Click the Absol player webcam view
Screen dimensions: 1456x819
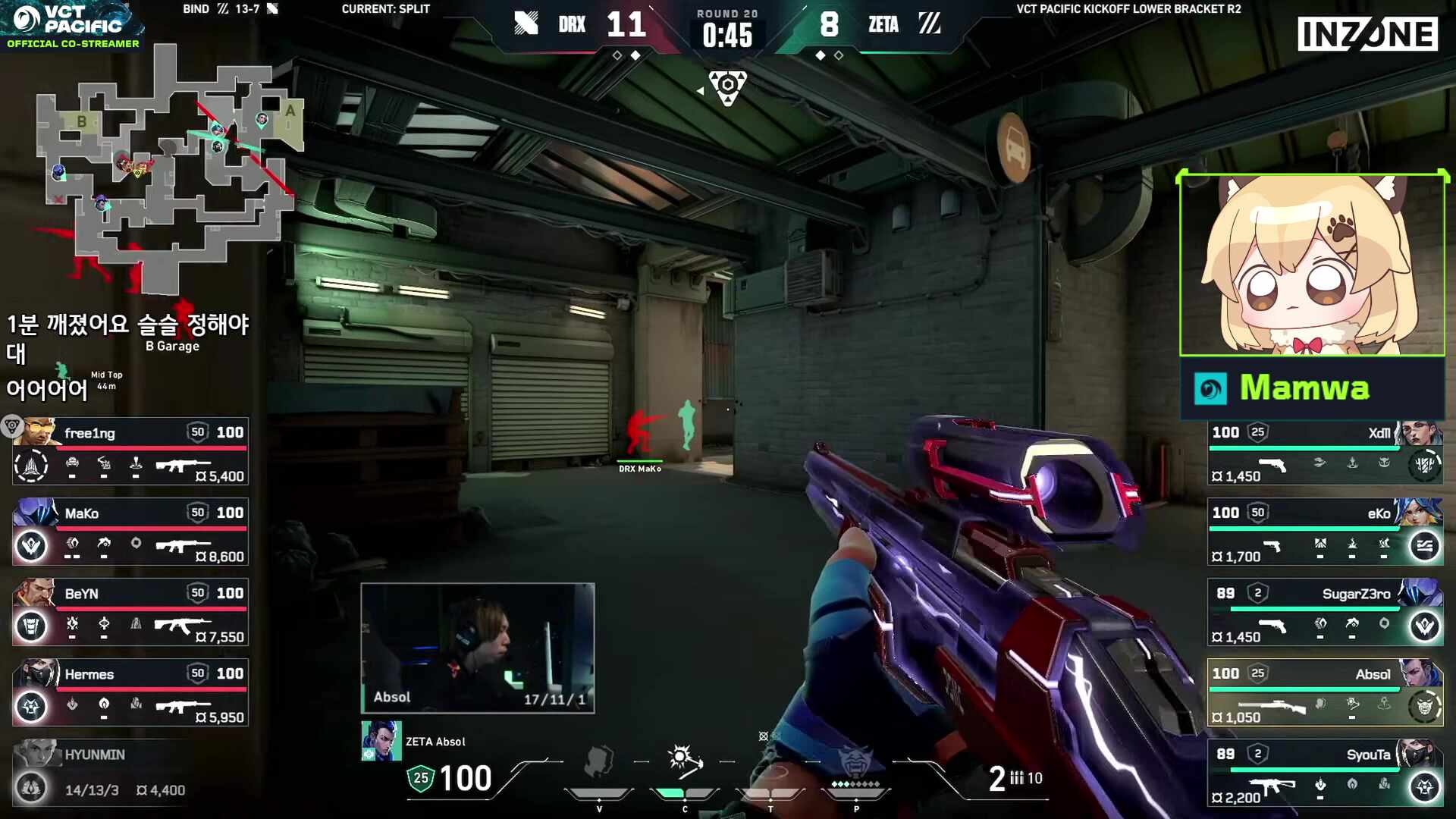[478, 648]
